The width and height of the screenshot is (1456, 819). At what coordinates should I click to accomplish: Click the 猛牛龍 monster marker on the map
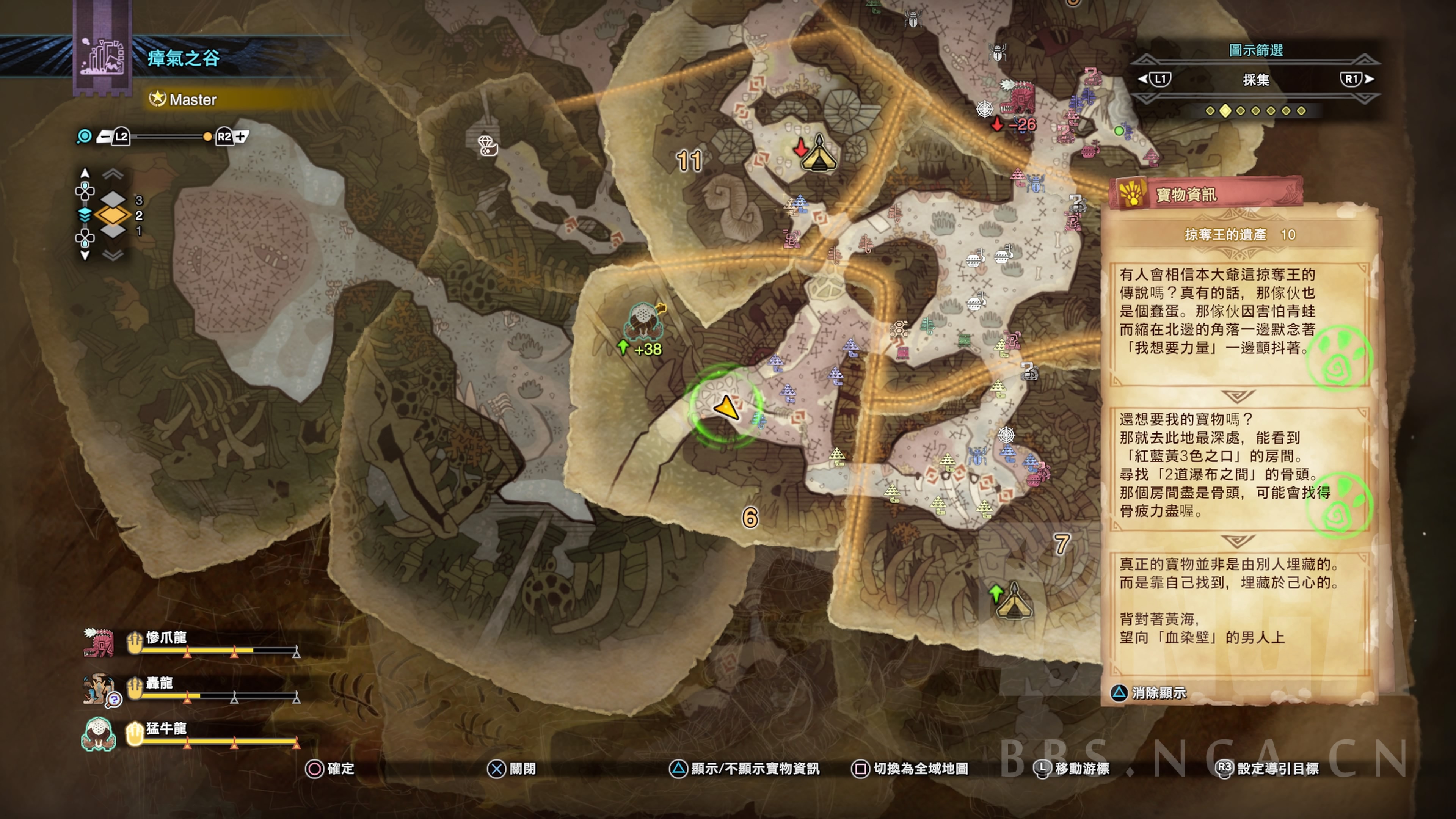coord(643,319)
